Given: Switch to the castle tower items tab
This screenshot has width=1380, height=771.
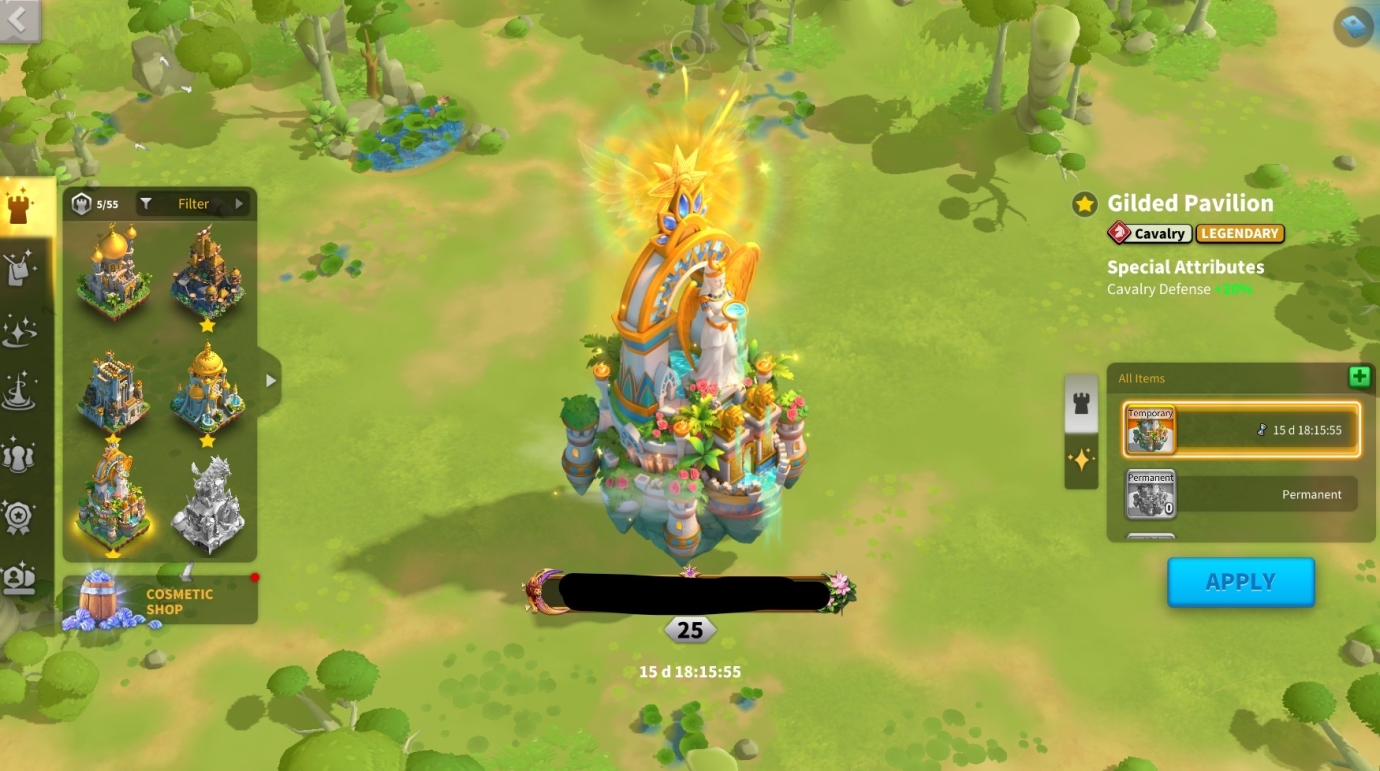Looking at the screenshot, I should [1081, 404].
